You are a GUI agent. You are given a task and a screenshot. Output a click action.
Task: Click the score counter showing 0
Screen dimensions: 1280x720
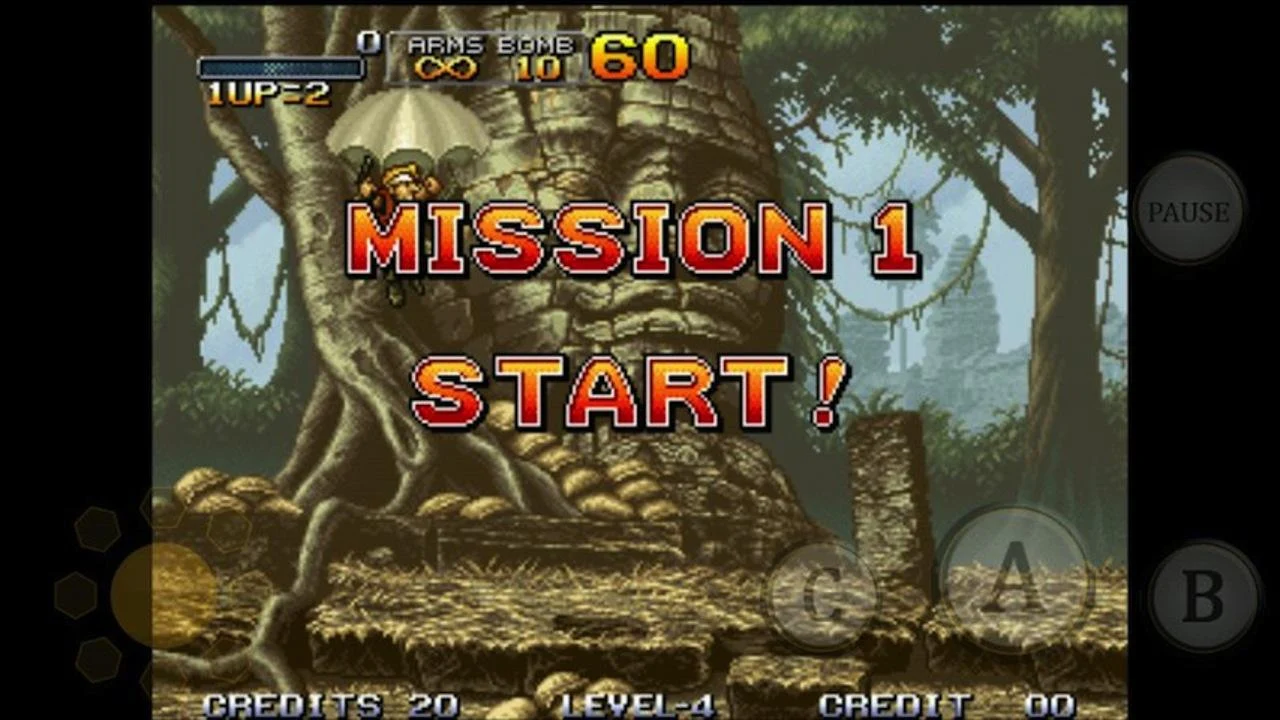click(x=370, y=42)
